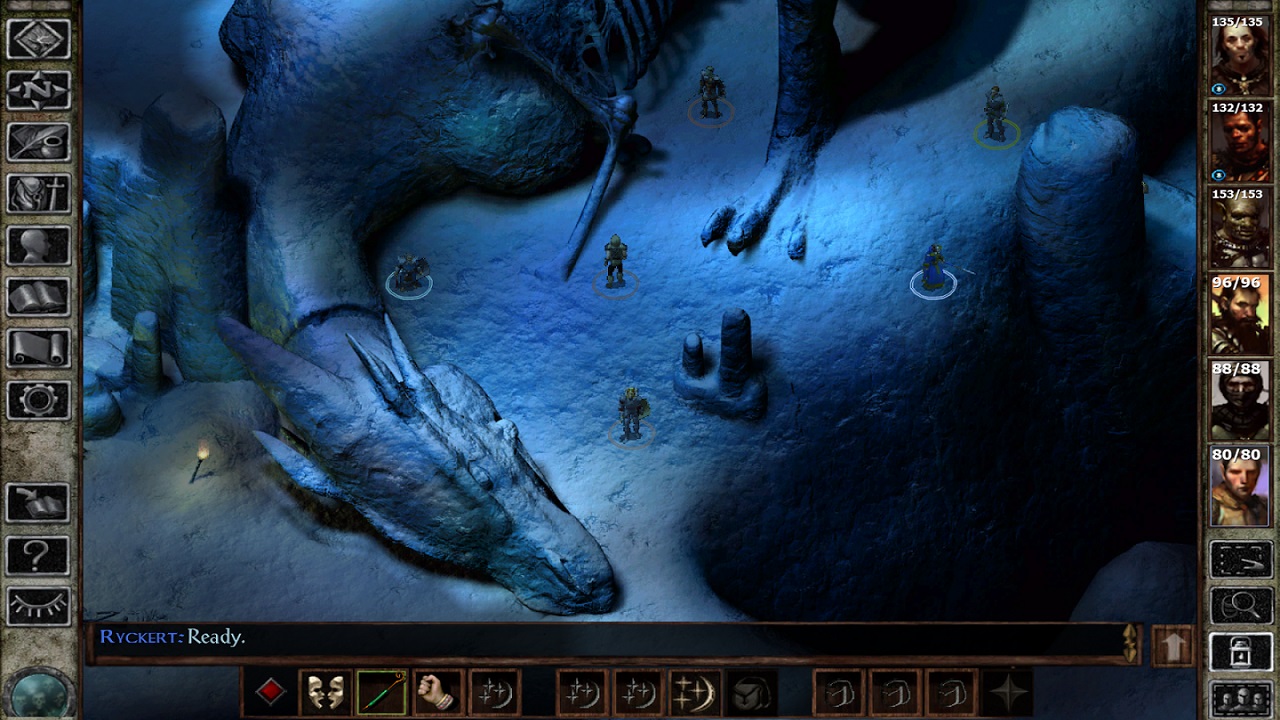Select the 135/135 character portrait
The width and height of the screenshot is (1280, 720).
click(1240, 56)
